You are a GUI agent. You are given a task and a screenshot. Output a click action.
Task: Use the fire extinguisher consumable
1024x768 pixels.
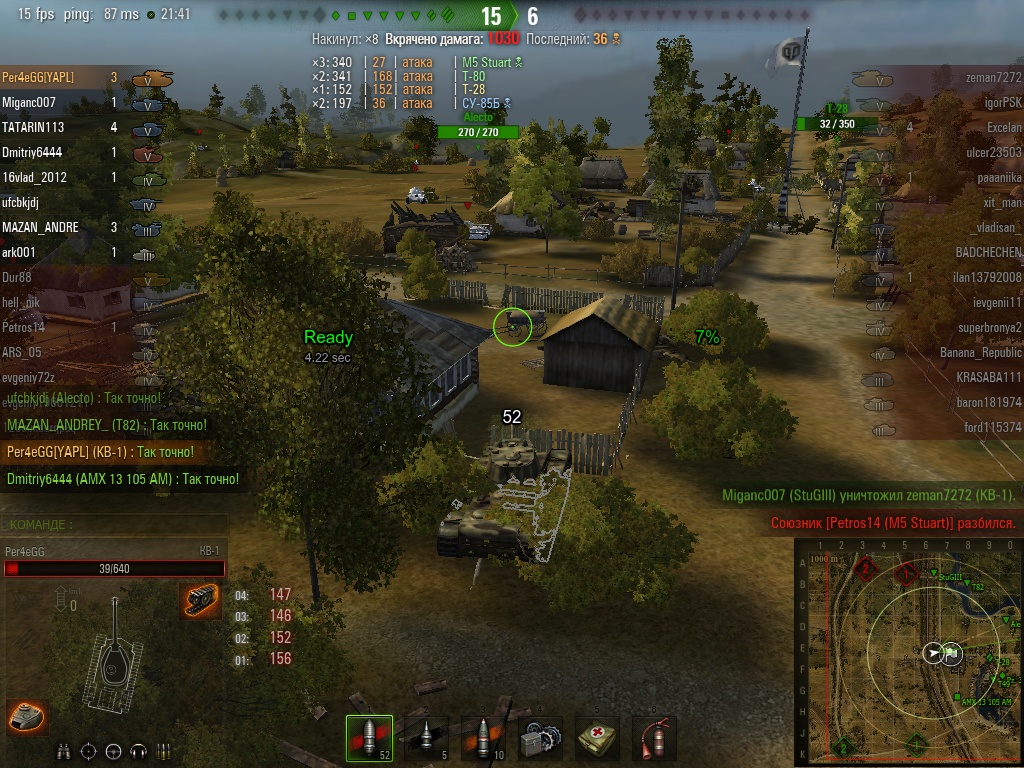654,739
